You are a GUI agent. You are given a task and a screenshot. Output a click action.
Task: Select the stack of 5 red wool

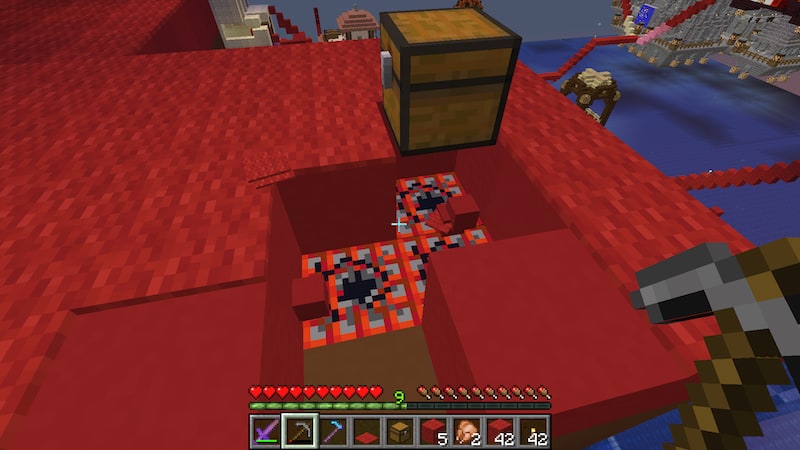(432, 431)
